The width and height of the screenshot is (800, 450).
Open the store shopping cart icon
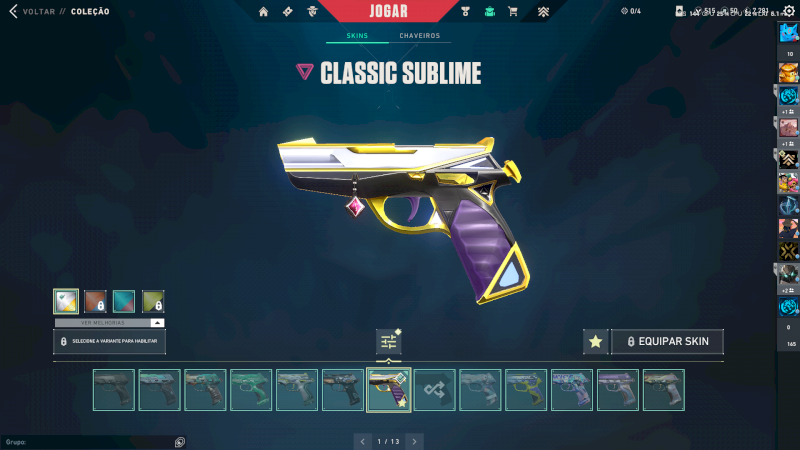513,12
